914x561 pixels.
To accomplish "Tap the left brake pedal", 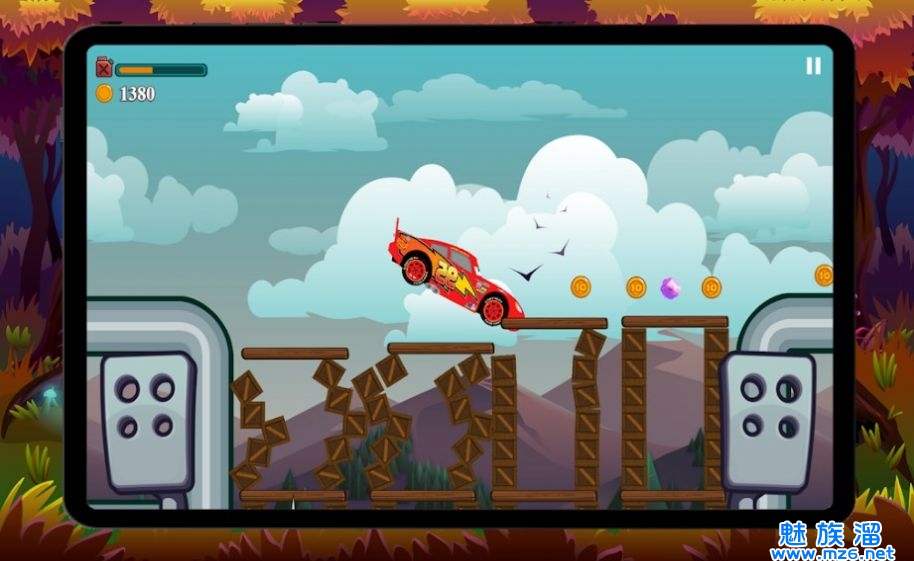I will pos(146,420).
